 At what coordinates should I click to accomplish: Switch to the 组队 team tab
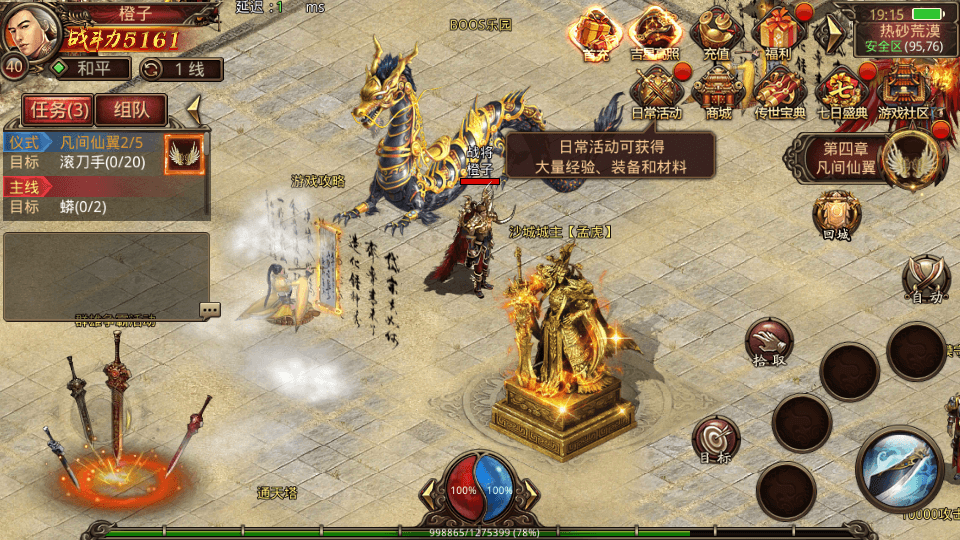tap(131, 111)
